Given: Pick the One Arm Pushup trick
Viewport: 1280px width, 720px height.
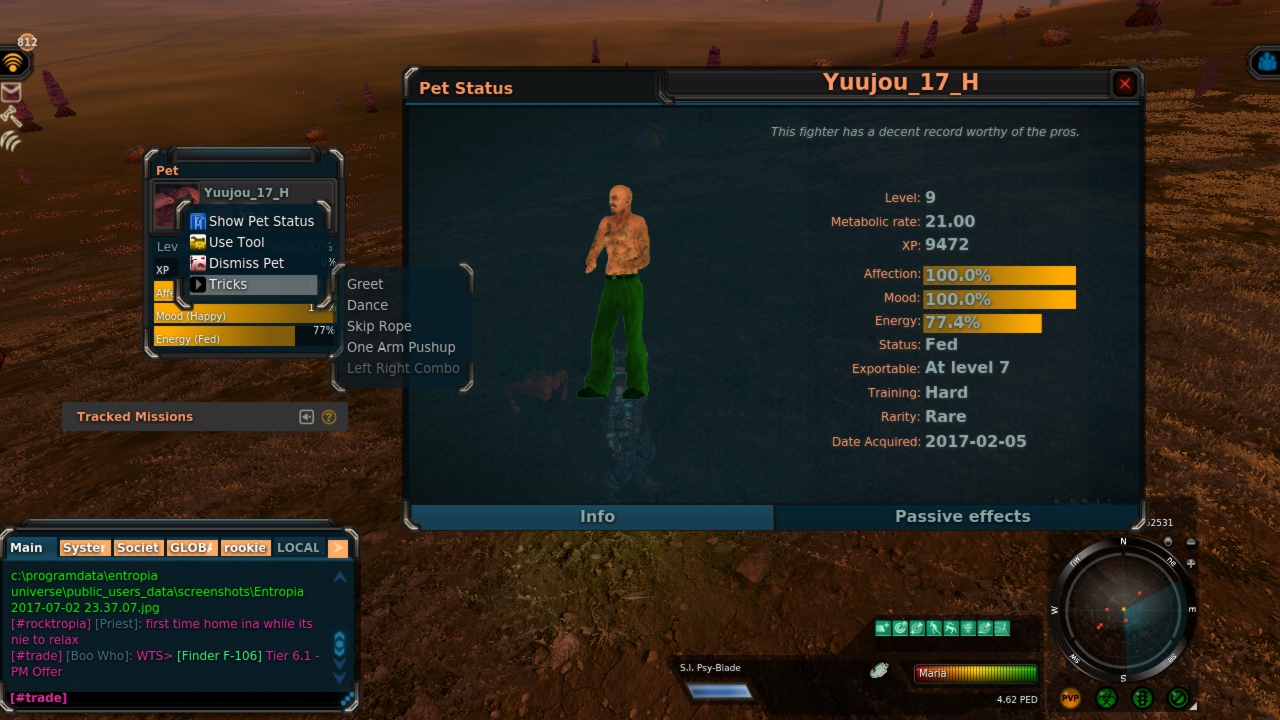Looking at the screenshot, I should click(x=401, y=347).
